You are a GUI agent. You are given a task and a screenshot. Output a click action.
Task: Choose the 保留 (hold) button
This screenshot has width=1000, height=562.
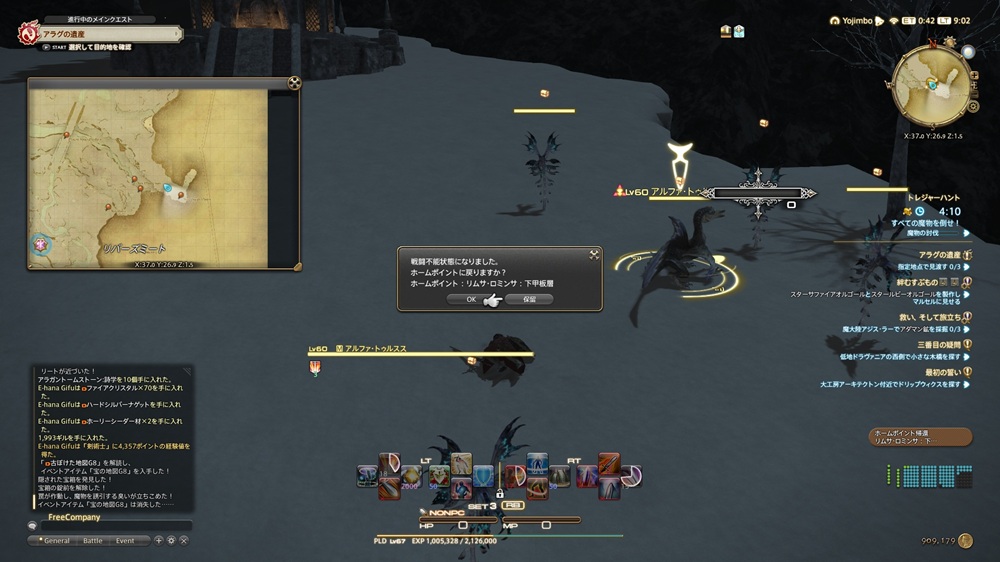528,299
